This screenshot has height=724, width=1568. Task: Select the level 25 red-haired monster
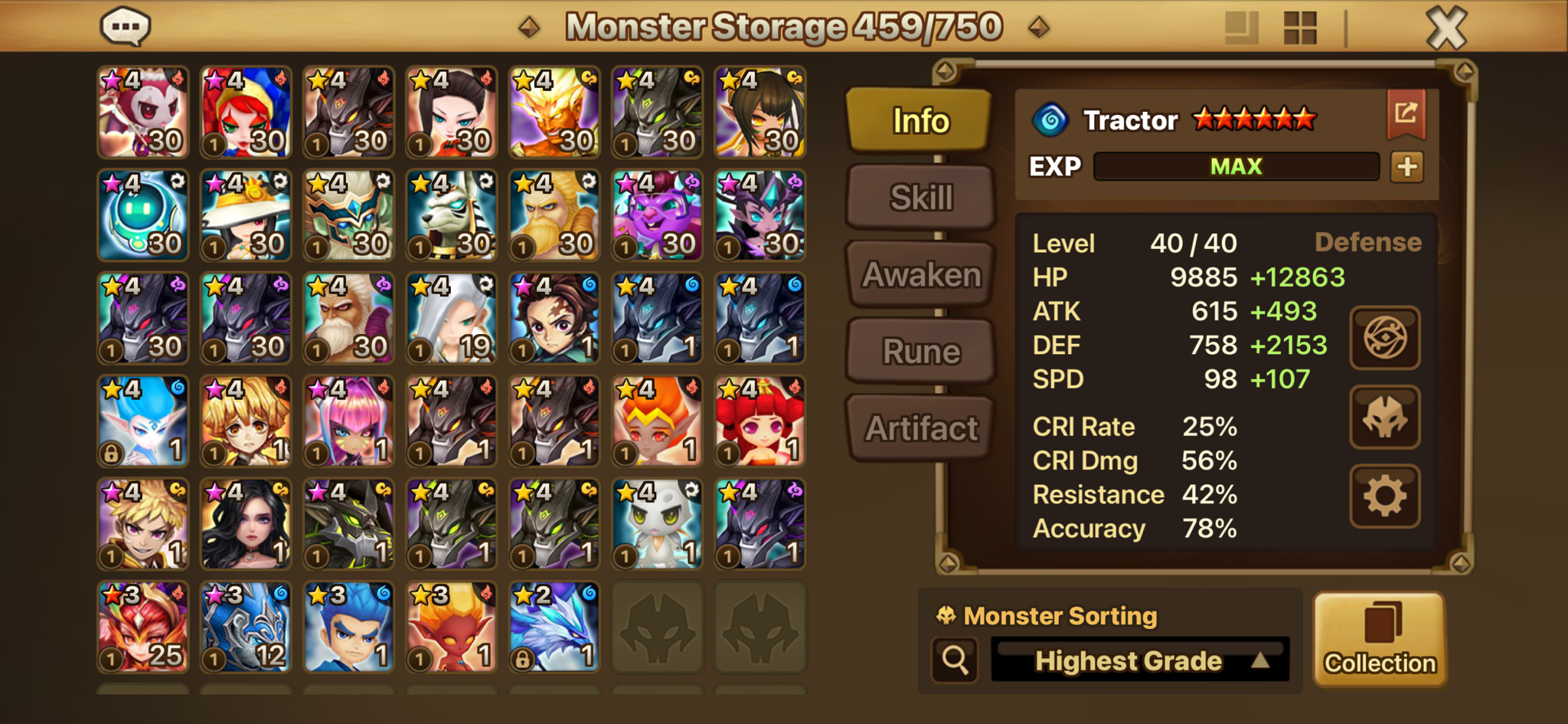[x=143, y=627]
